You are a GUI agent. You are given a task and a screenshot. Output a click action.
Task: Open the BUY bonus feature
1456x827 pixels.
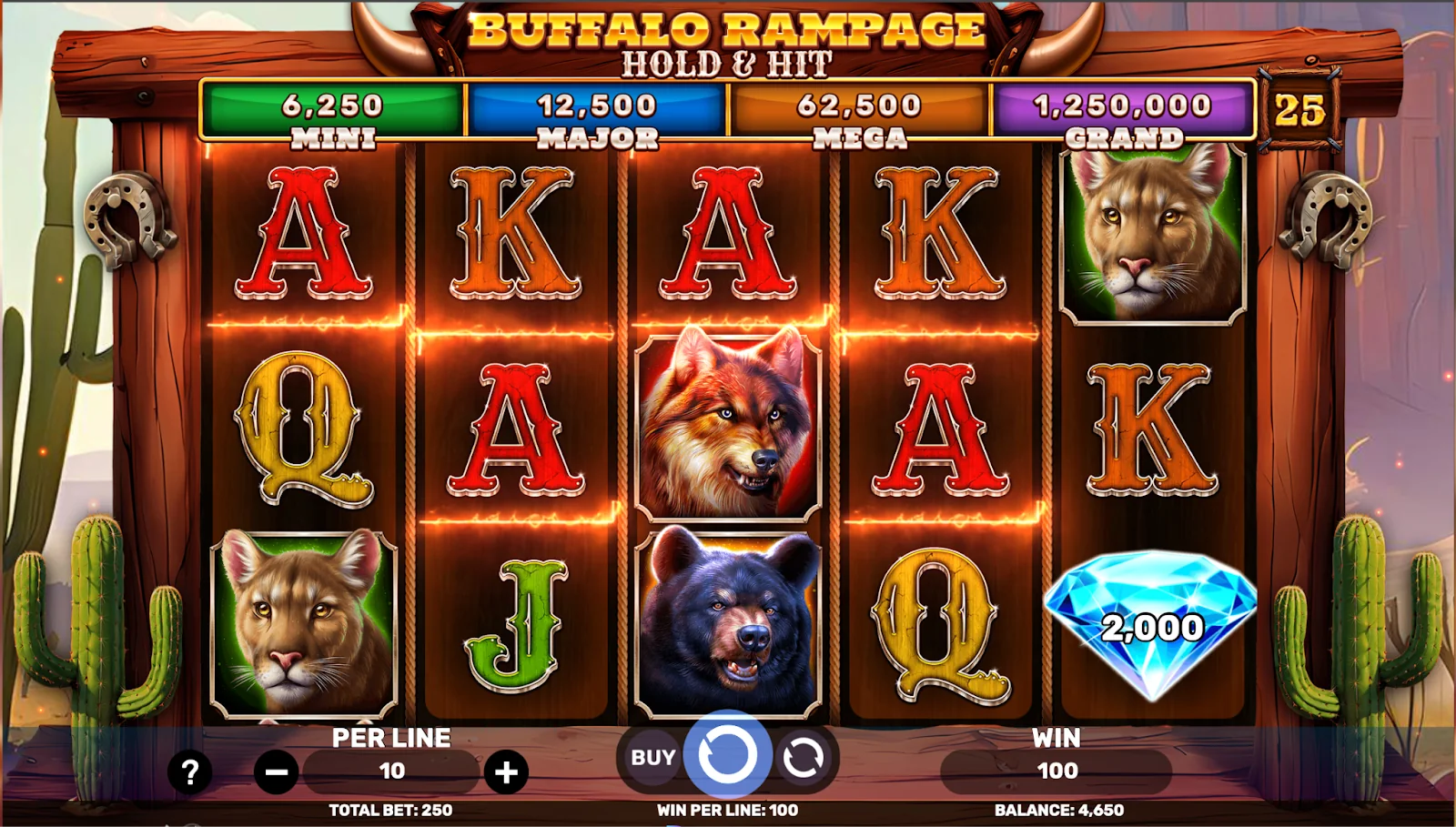pyautogui.click(x=653, y=757)
